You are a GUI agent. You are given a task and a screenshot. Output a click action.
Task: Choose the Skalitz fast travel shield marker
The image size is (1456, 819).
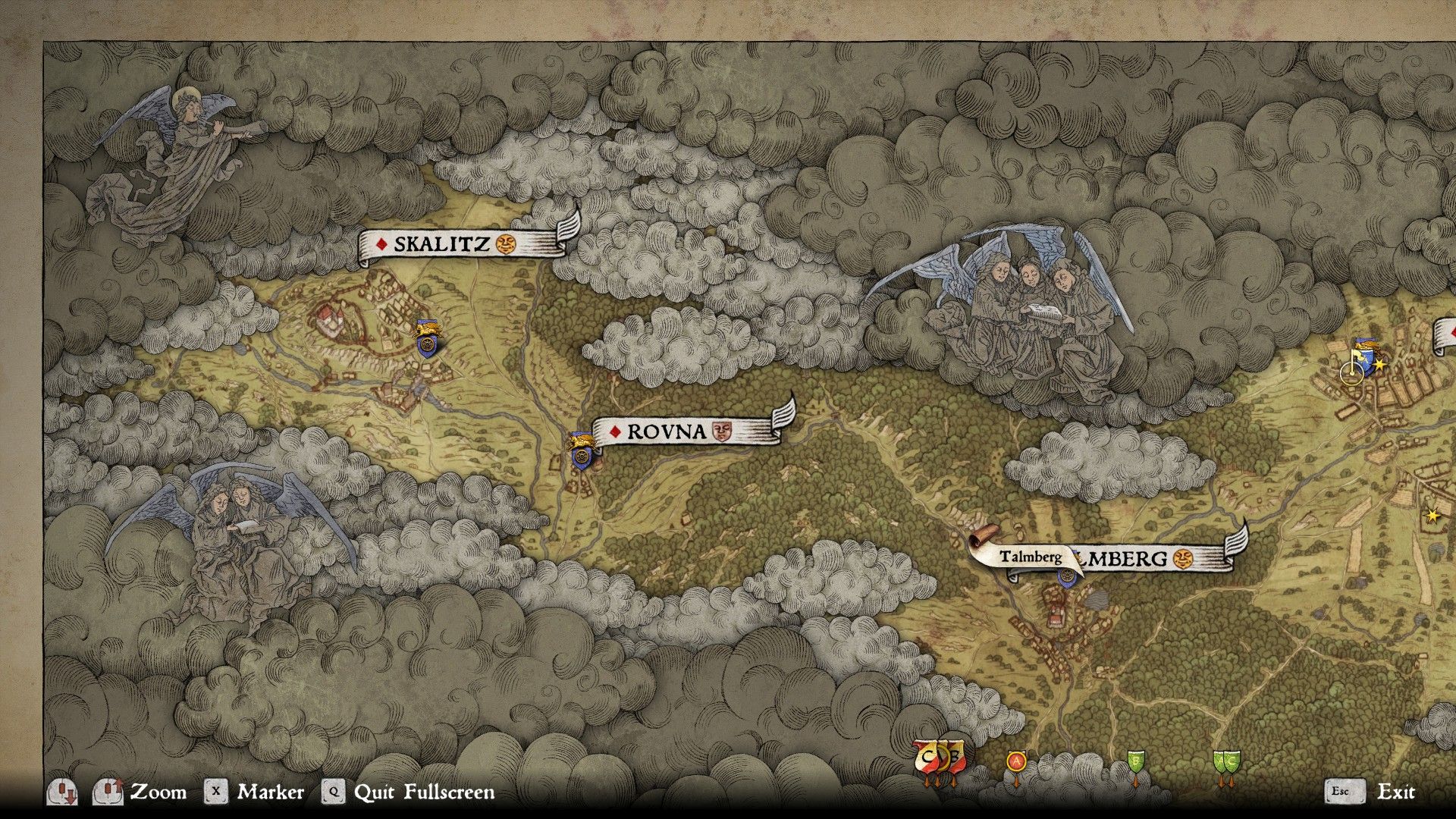(x=428, y=343)
